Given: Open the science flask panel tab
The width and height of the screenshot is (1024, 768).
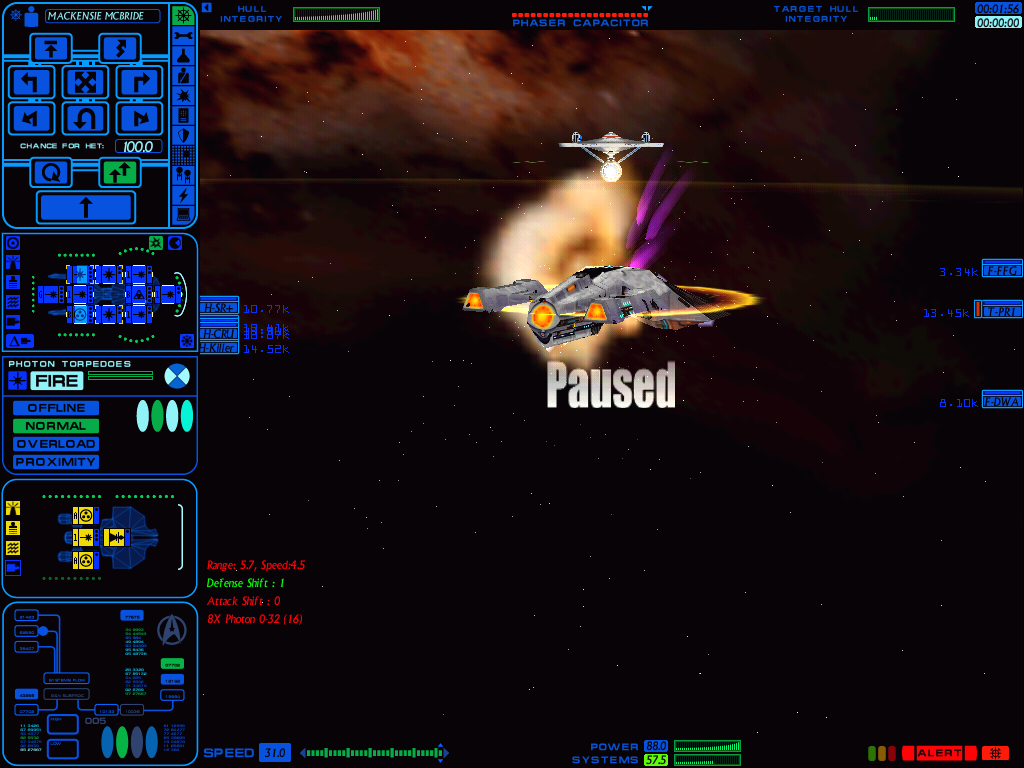Looking at the screenshot, I should click(x=183, y=56).
